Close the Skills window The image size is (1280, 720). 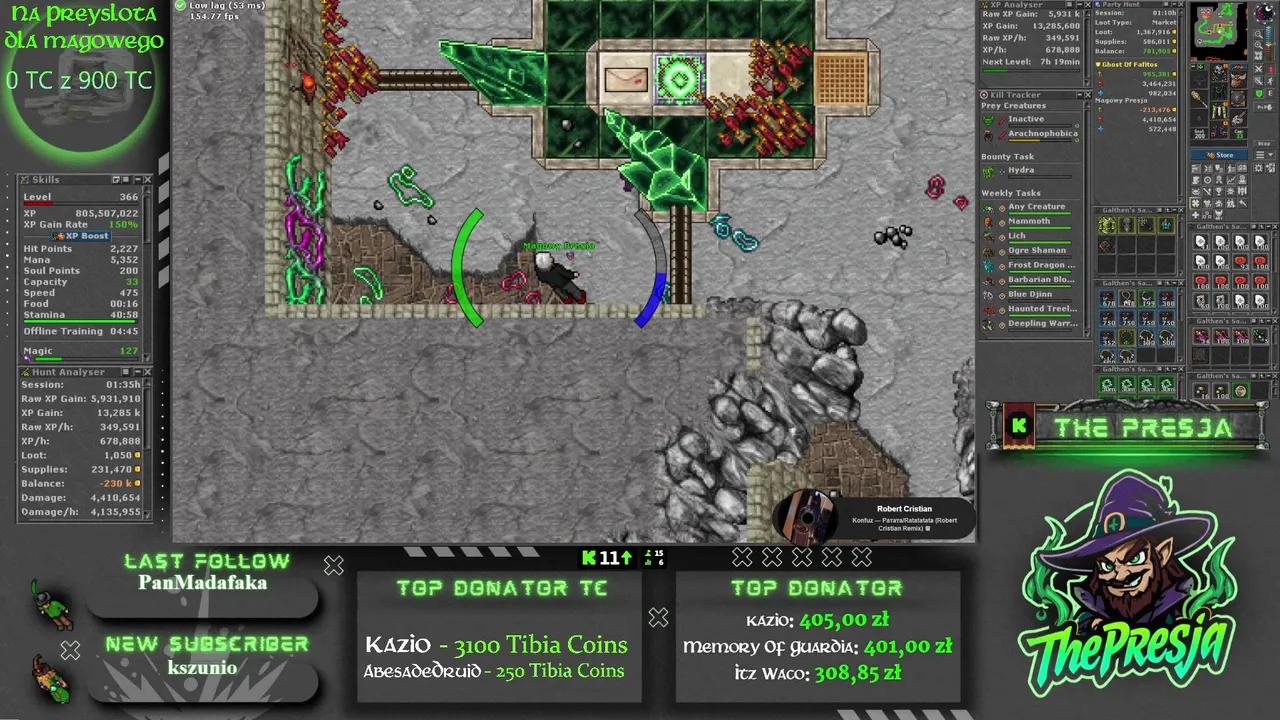148,180
